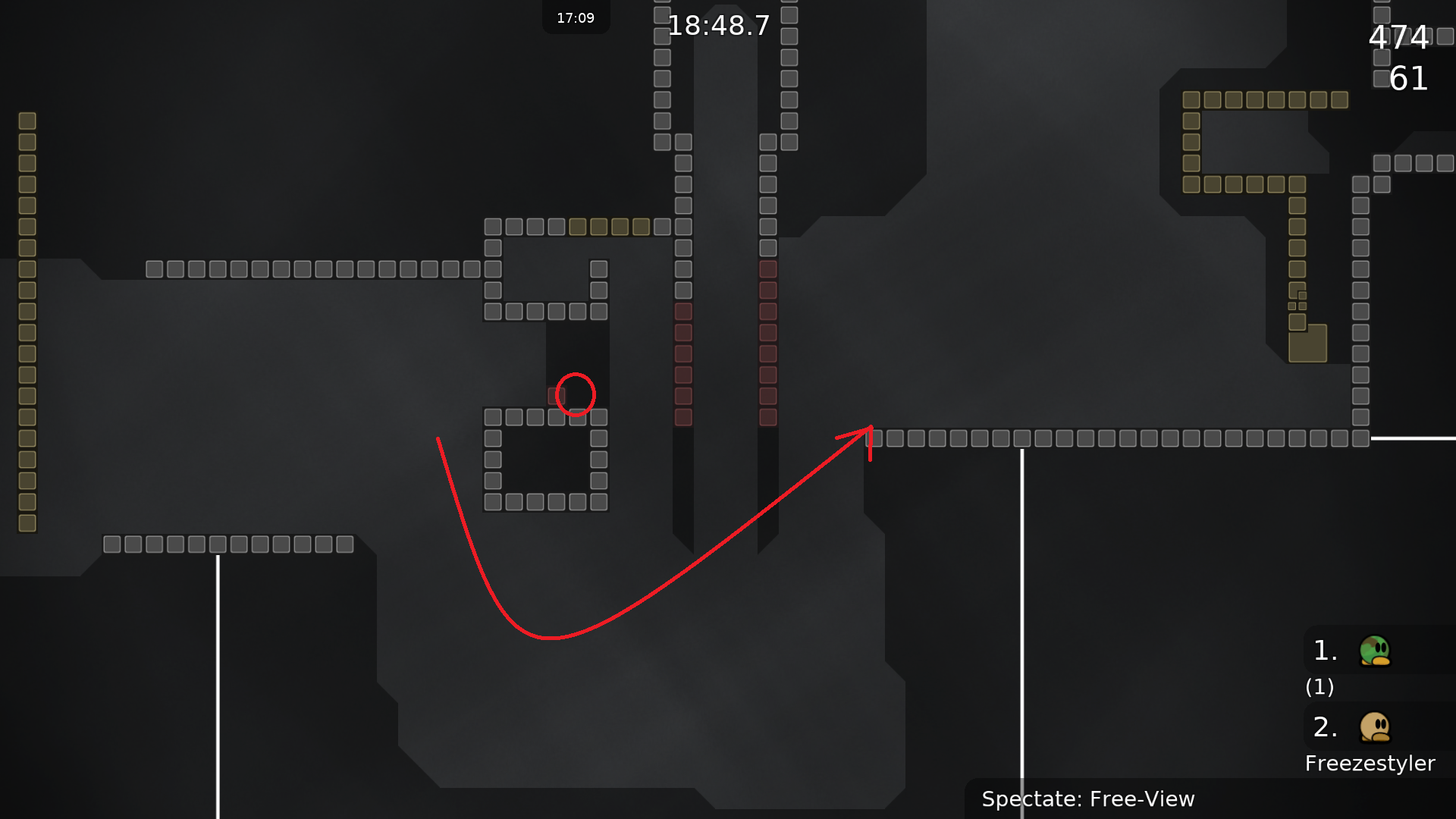Click the large gold block near the right structure
Viewport: 1456px width, 819px height.
(x=1309, y=346)
